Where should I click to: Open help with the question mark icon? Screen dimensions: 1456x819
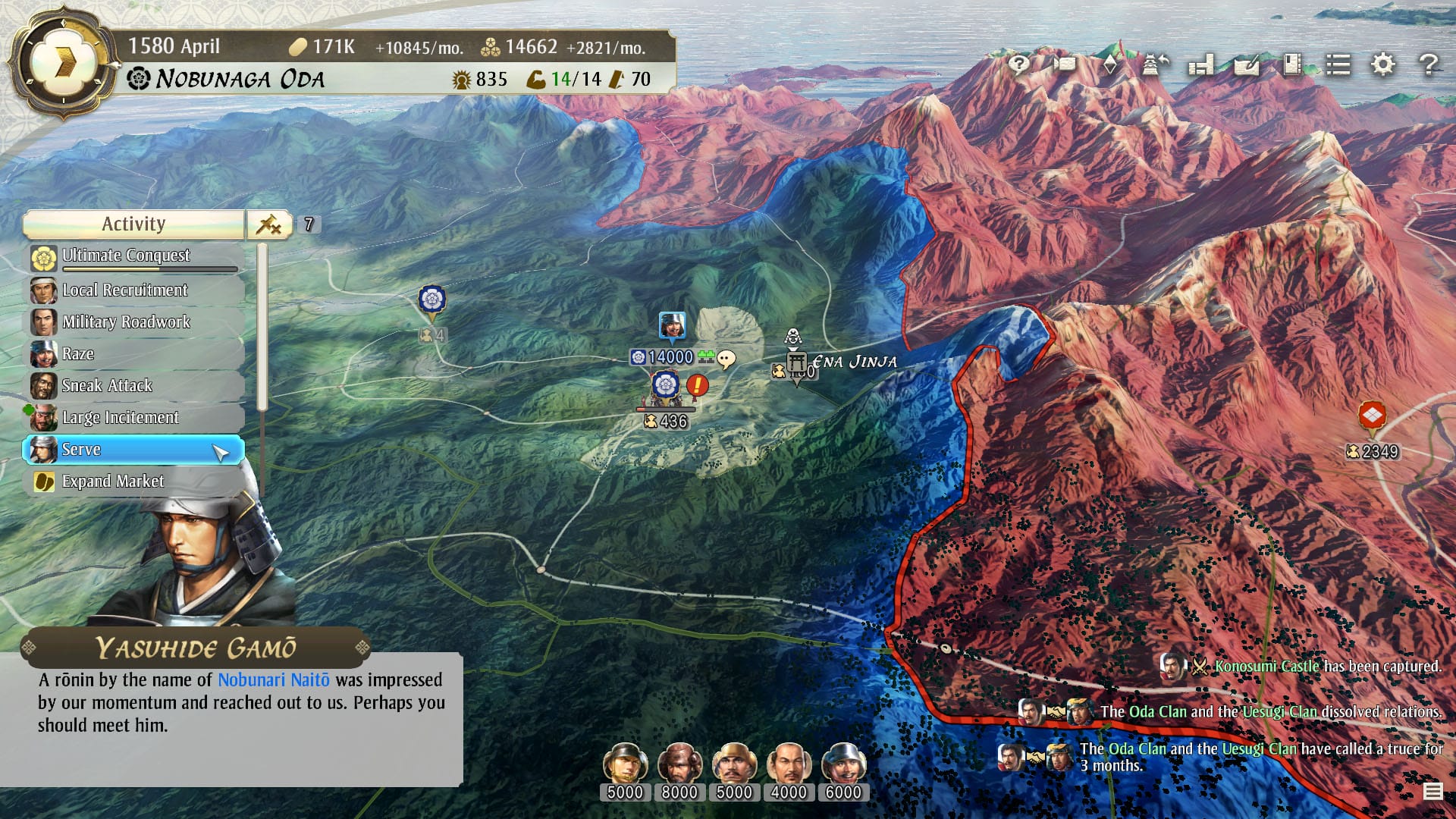(x=1428, y=64)
